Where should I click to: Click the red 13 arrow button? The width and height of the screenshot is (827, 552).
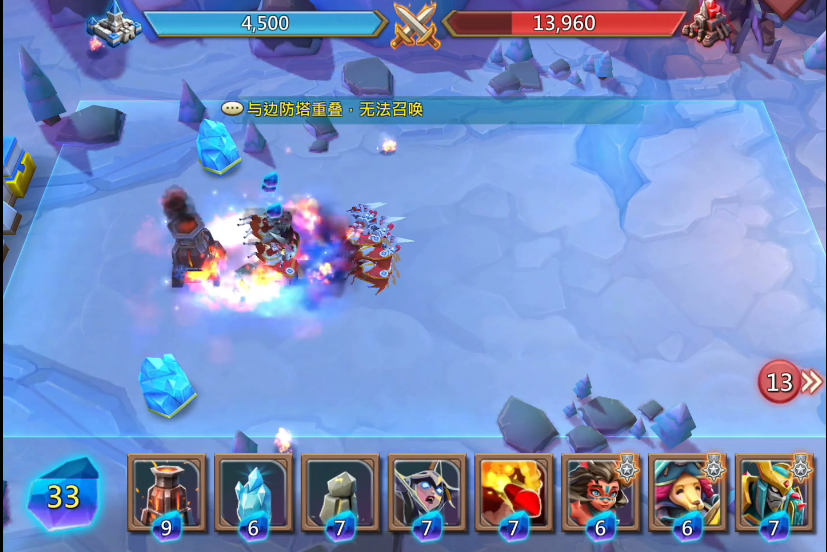(789, 382)
